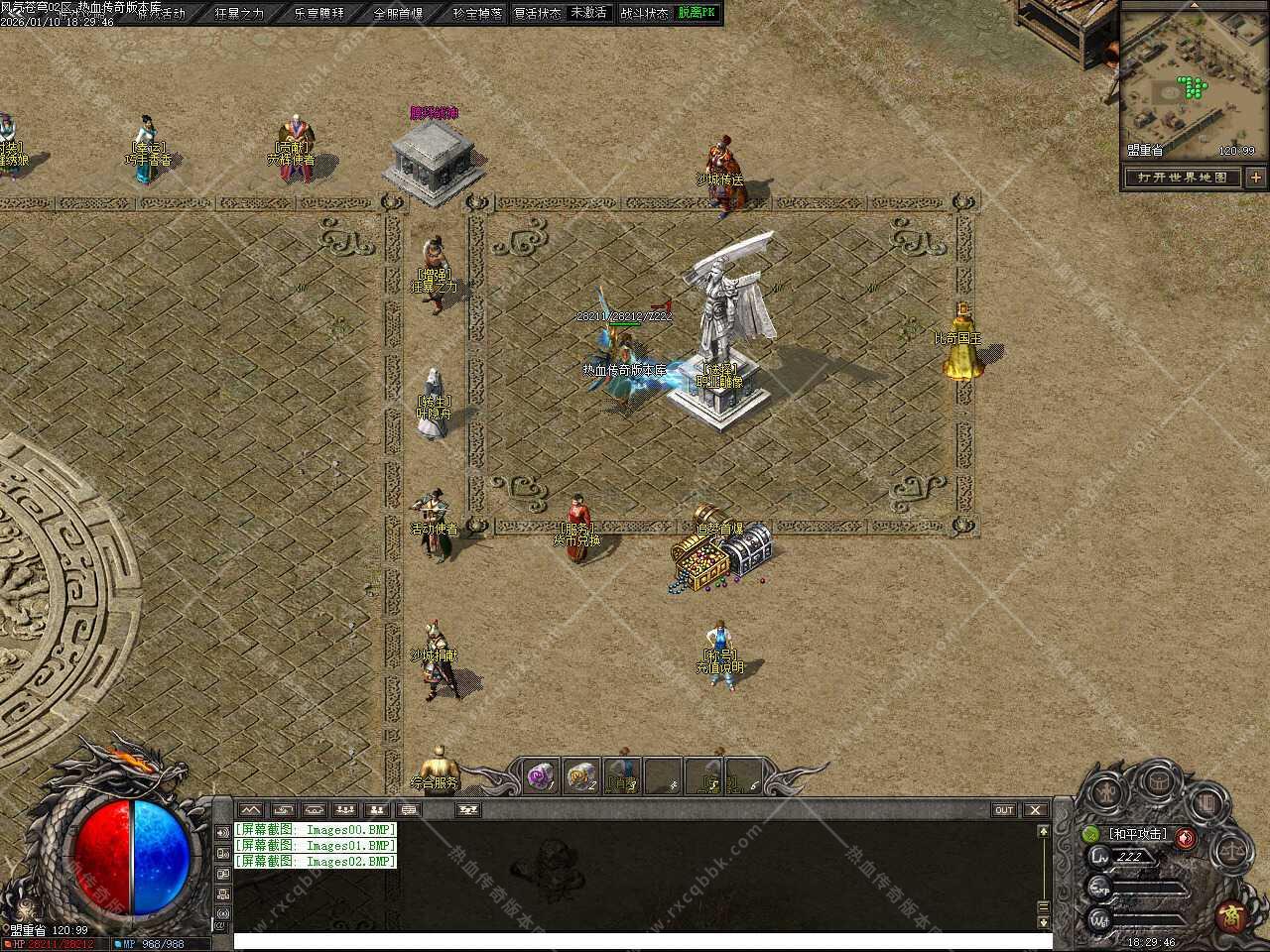Click the OUT button on the chat panel
Viewport: 1270px width, 952px height.
[1004, 810]
